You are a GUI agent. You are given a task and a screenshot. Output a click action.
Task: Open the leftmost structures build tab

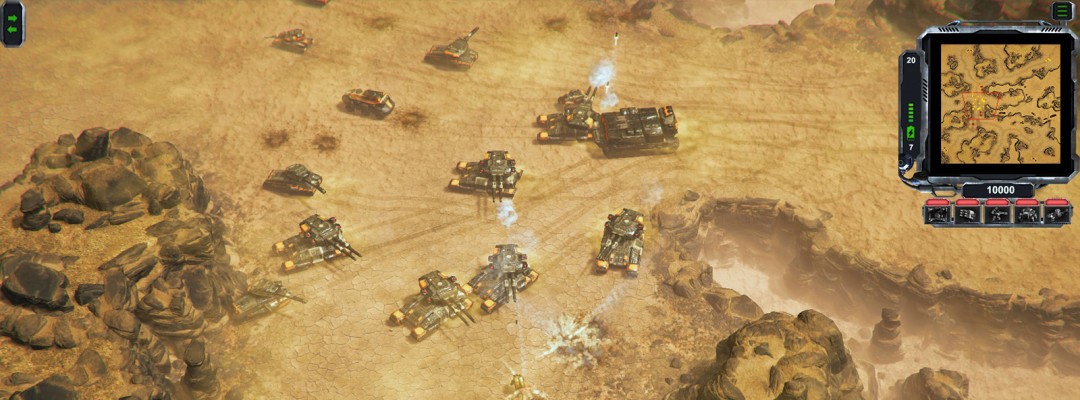click(x=938, y=213)
